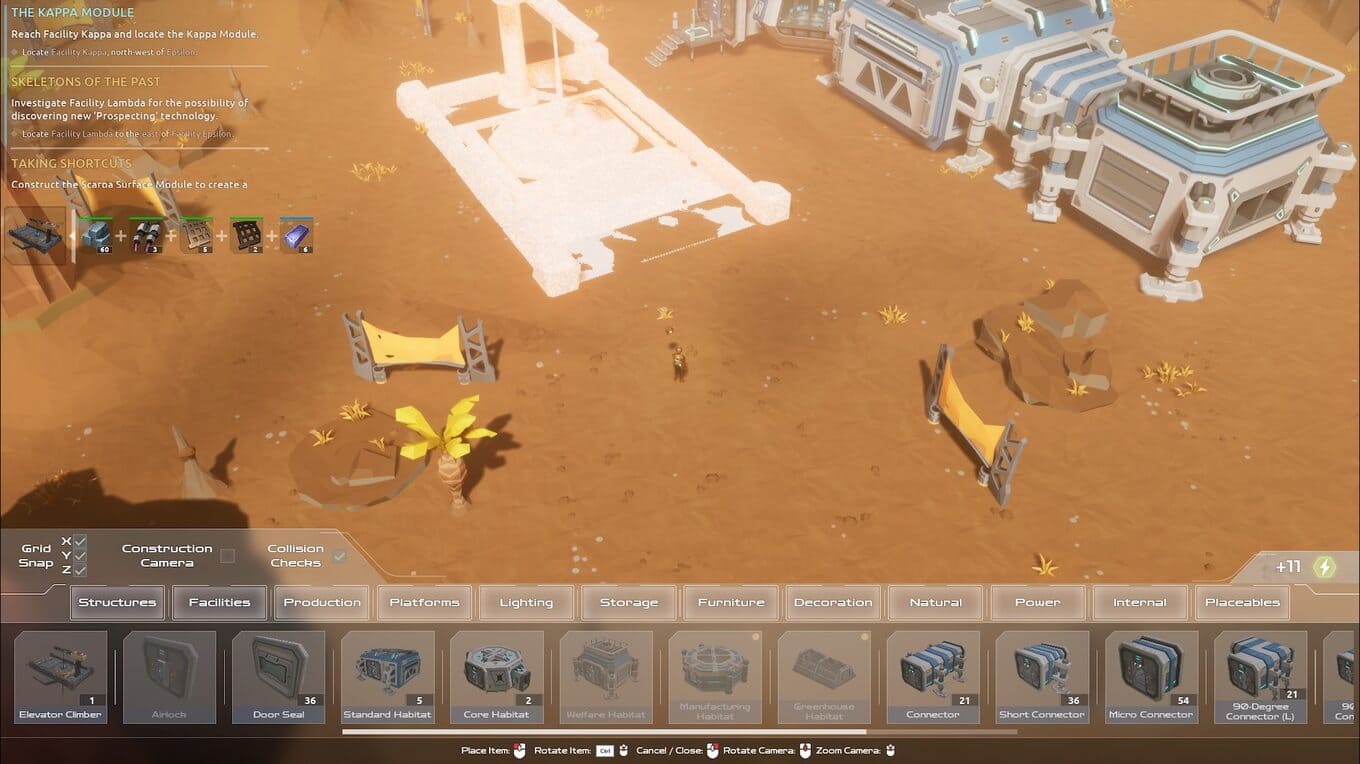Toggle Grid Snap X axis checkbox
The width and height of the screenshot is (1360, 764).
point(80,541)
